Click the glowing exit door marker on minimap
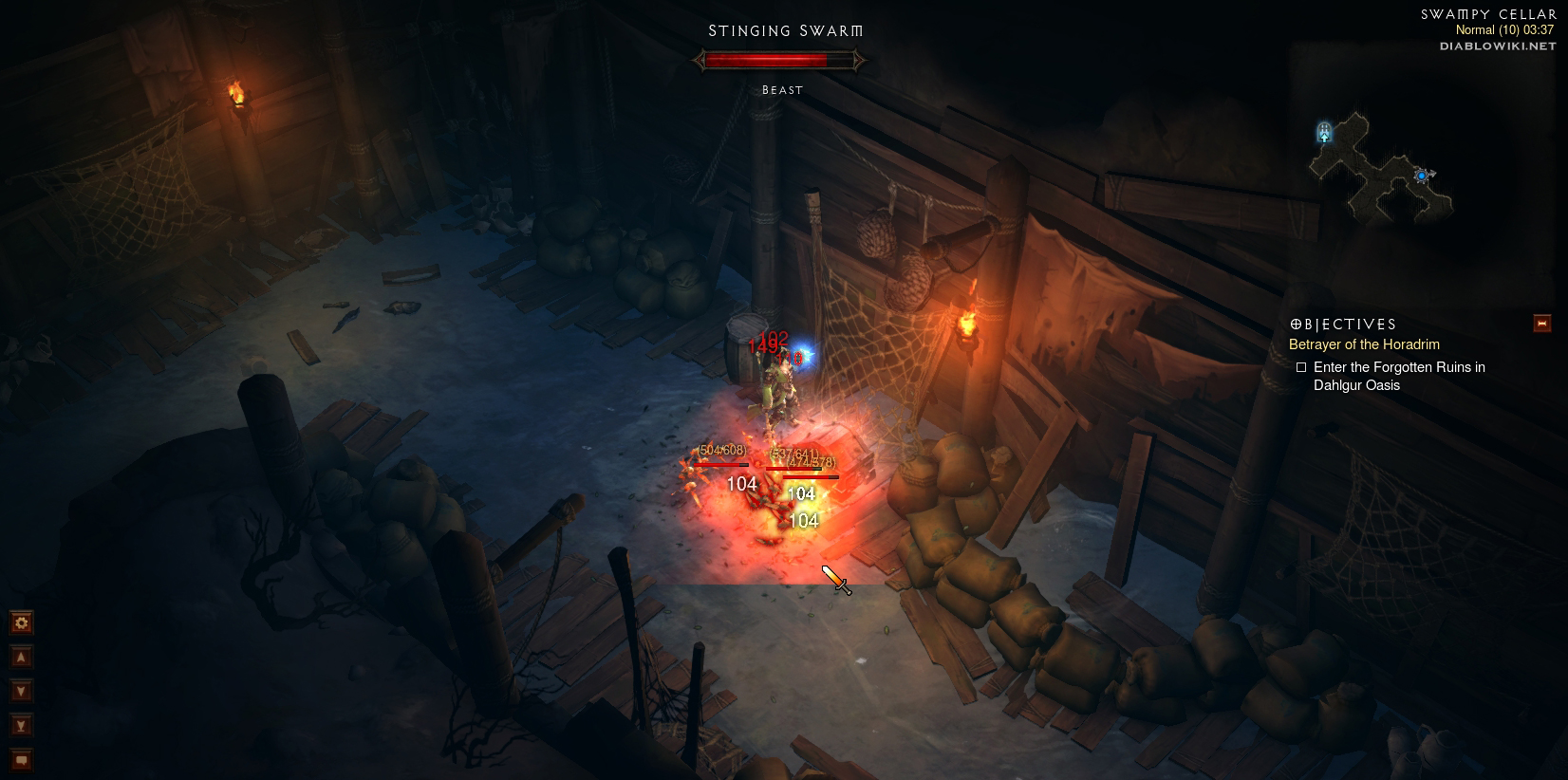 click(x=1324, y=132)
